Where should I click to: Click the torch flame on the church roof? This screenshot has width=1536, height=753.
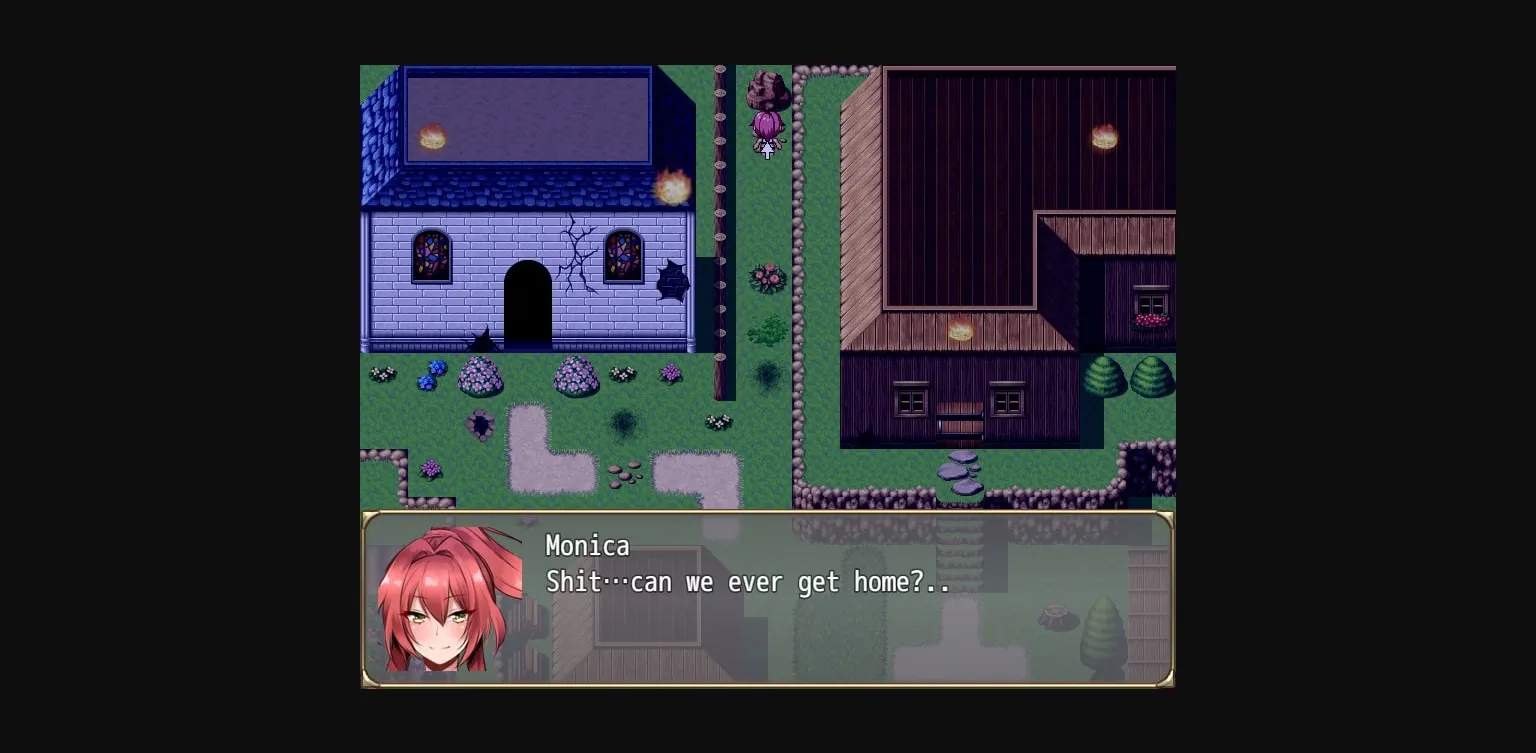tap(674, 184)
